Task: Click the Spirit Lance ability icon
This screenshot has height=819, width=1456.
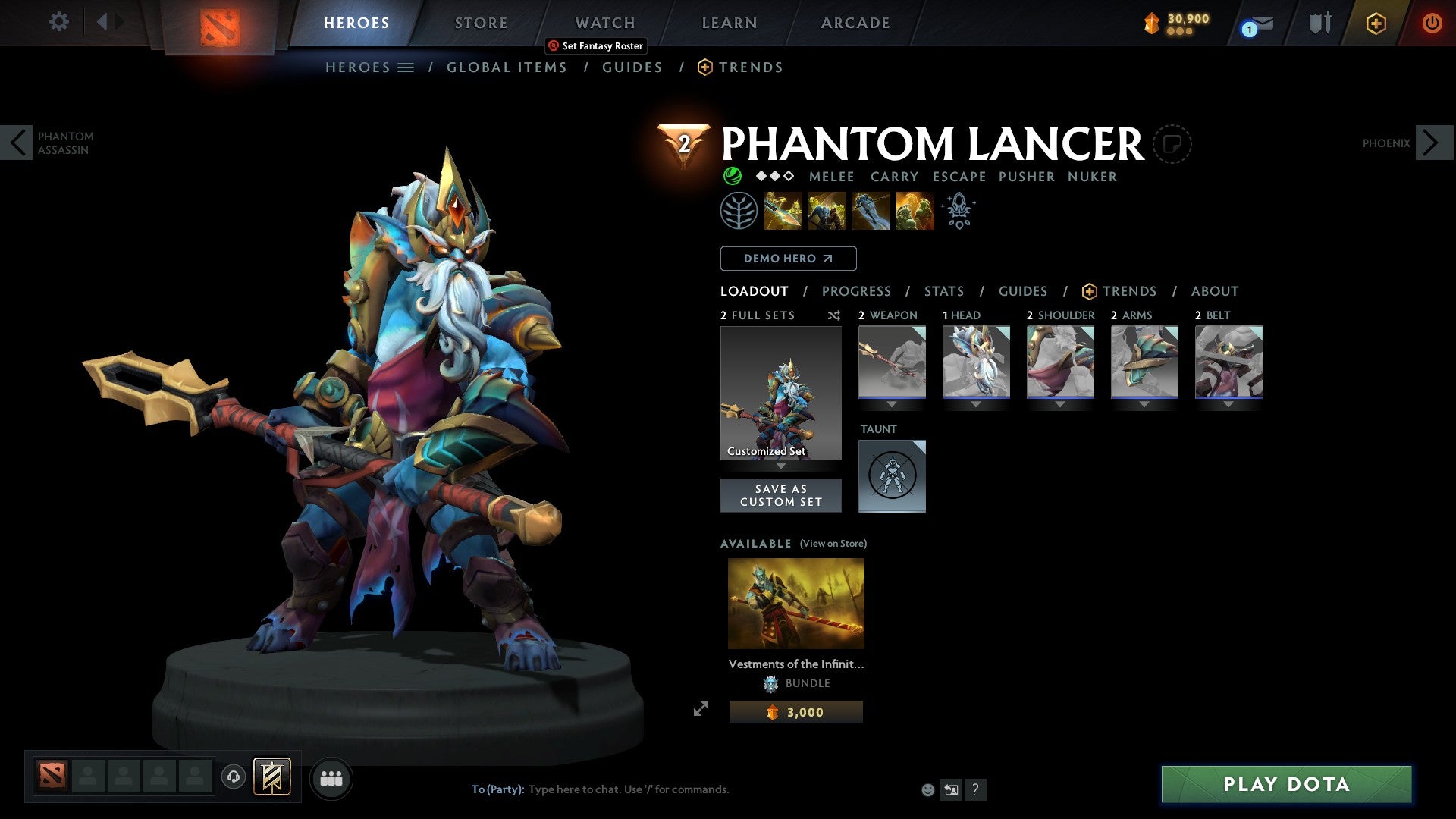Action: [782, 211]
